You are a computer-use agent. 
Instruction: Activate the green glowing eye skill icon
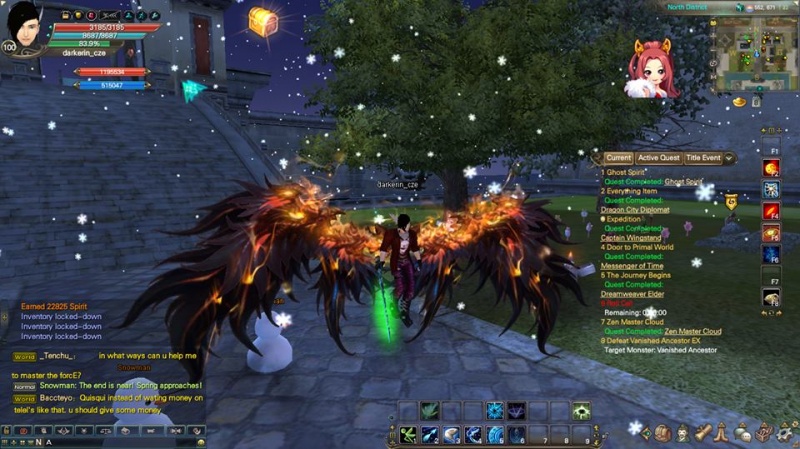581,411
